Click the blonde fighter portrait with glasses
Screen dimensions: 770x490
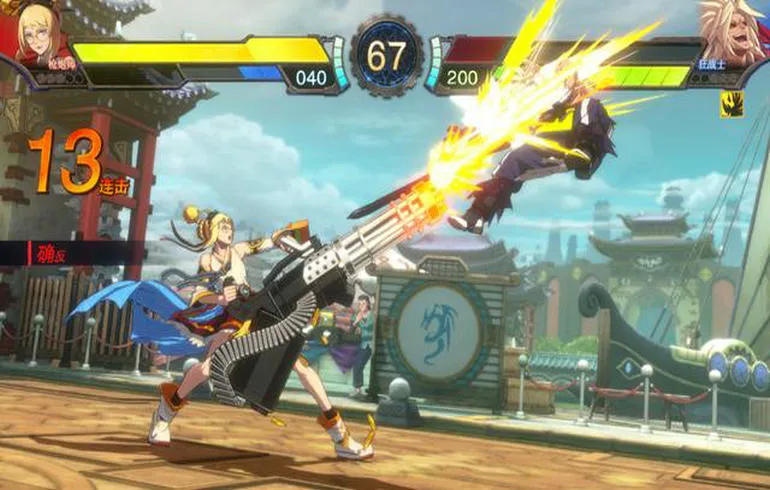[x=37, y=33]
